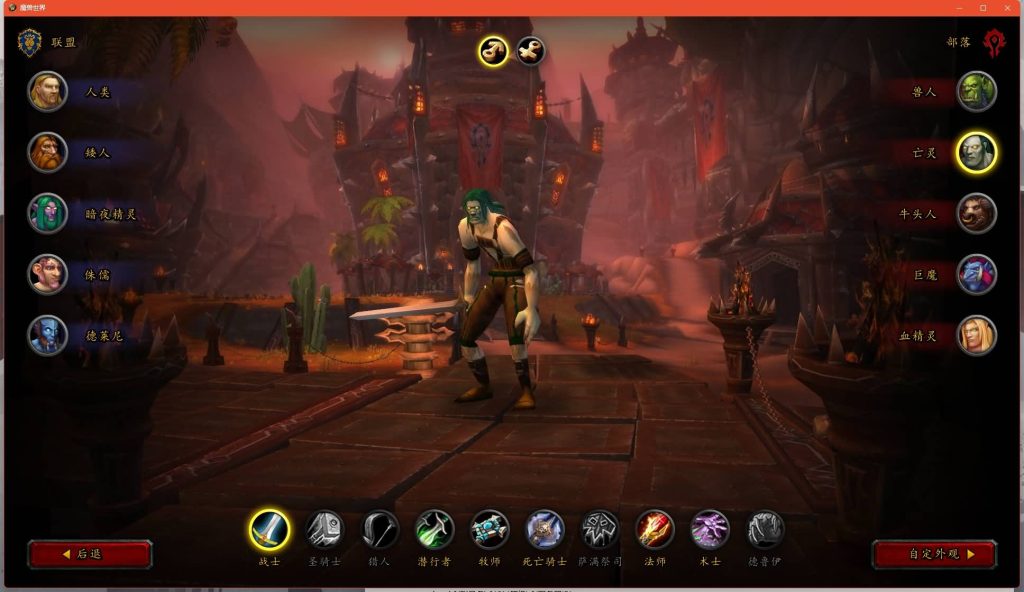Image resolution: width=1024 pixels, height=592 pixels.
Task: Choose the Warrior (战士) class icon
Action: (x=269, y=529)
